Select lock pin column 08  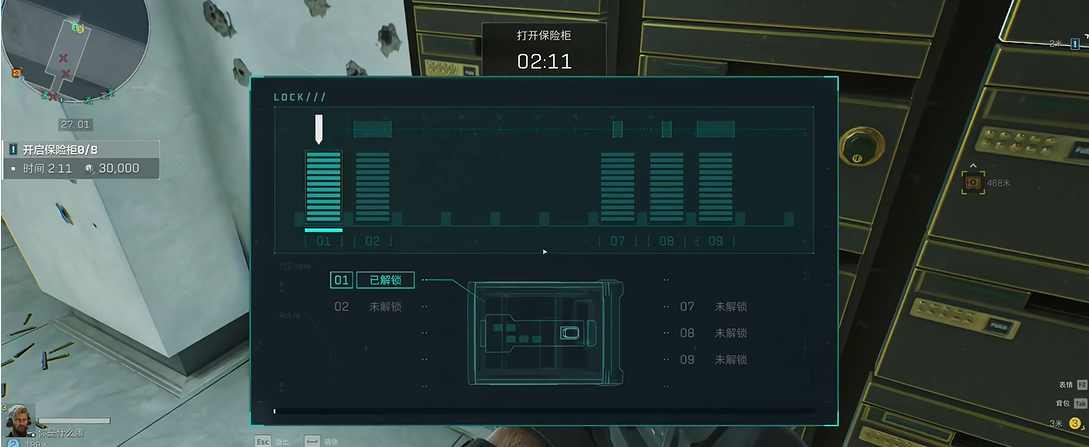click(x=666, y=187)
